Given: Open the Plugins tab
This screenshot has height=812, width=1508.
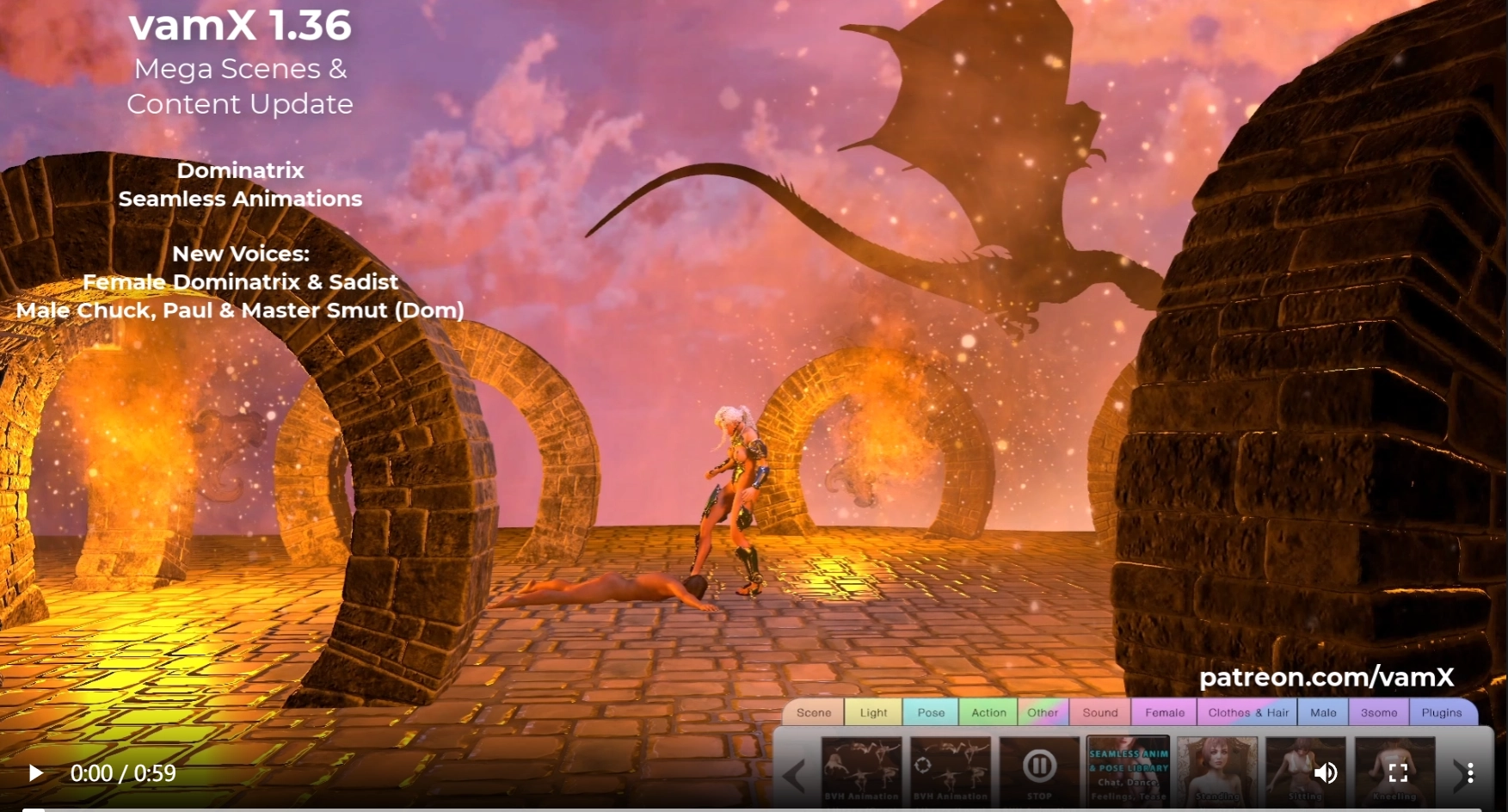Looking at the screenshot, I should [1442, 712].
